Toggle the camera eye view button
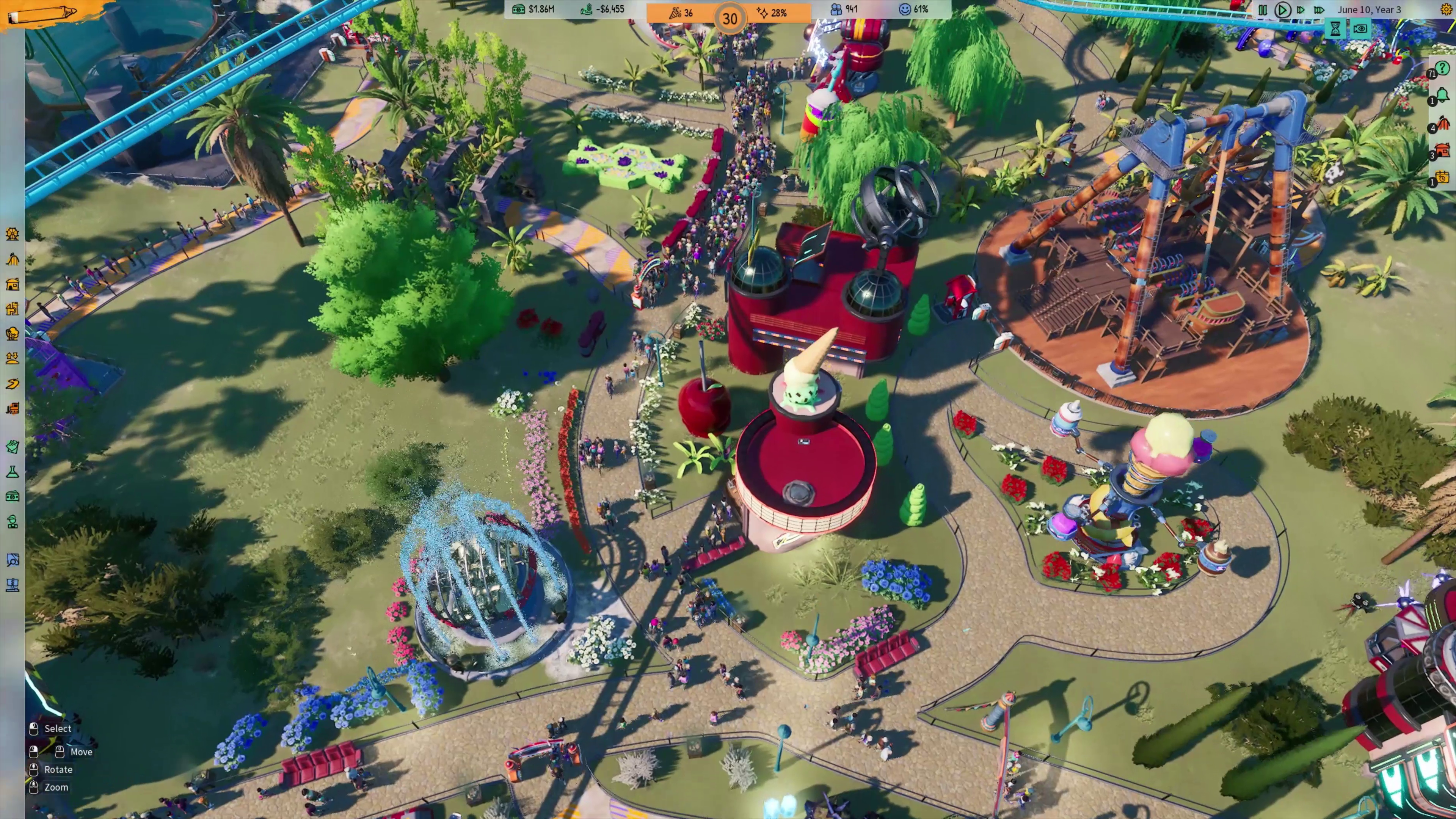This screenshot has height=819, width=1456. coord(1360,29)
